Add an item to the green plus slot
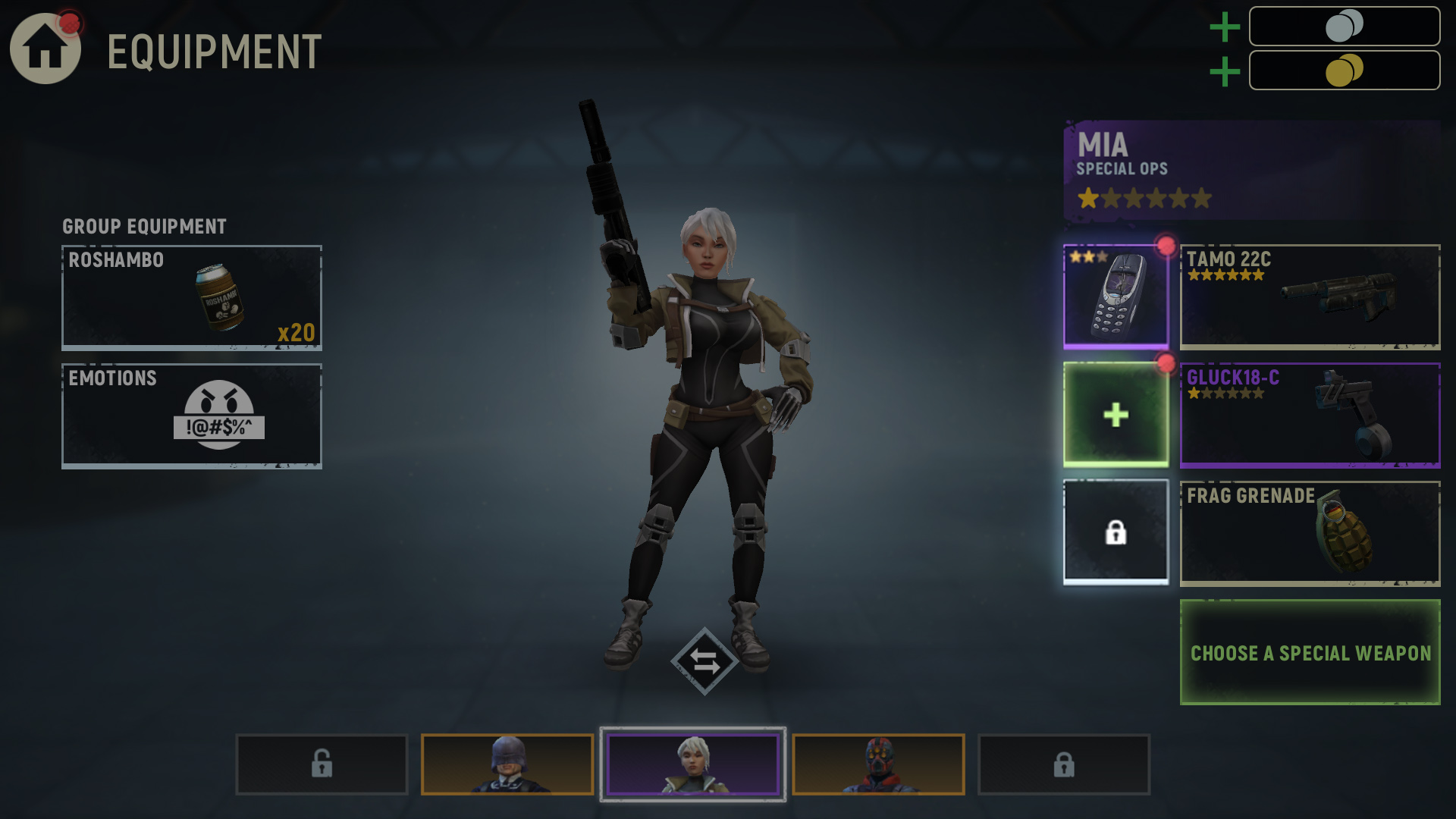Viewport: 1456px width, 819px height. coord(1116,415)
